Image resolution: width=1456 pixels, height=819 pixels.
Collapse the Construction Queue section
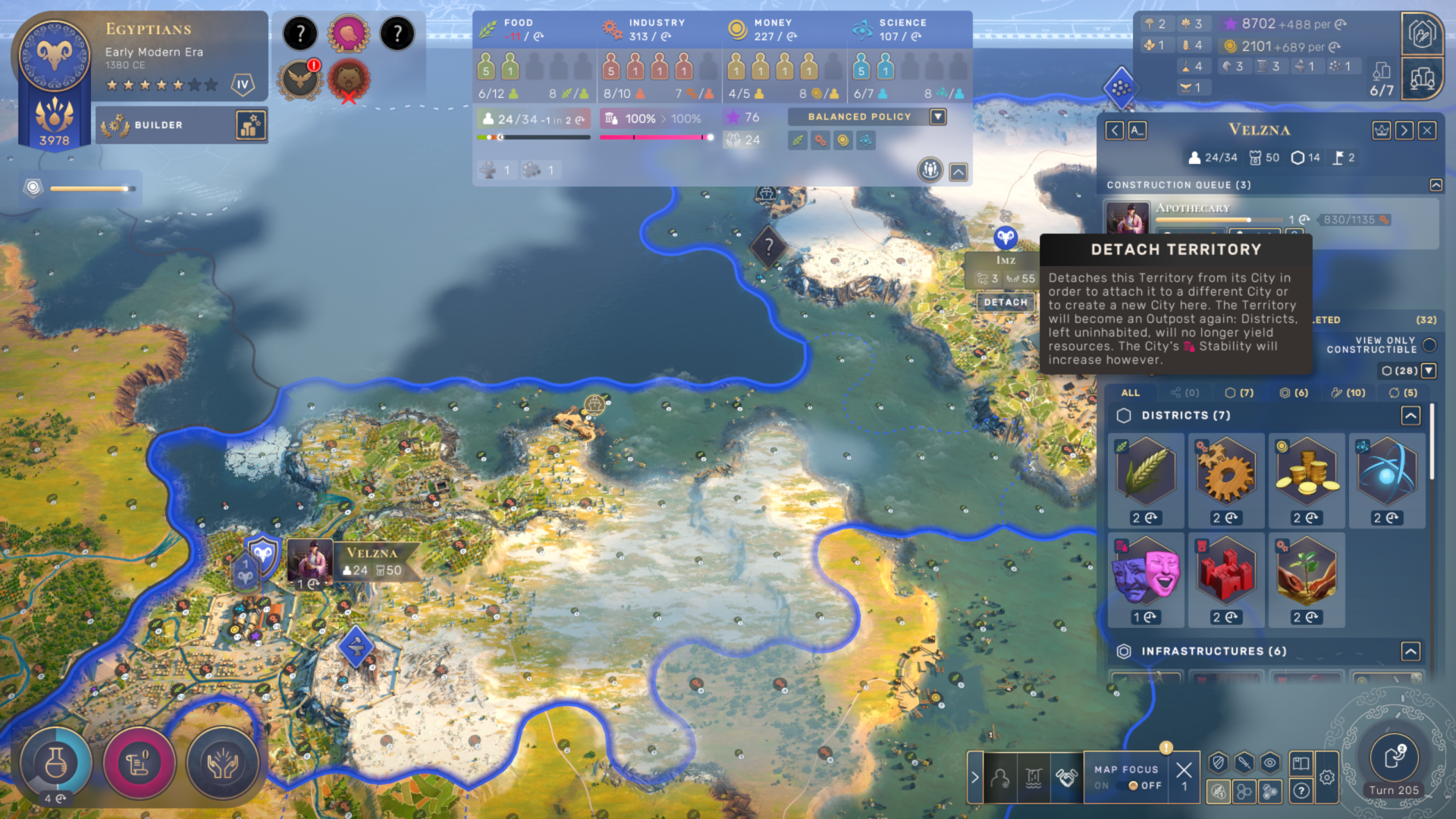1436,185
